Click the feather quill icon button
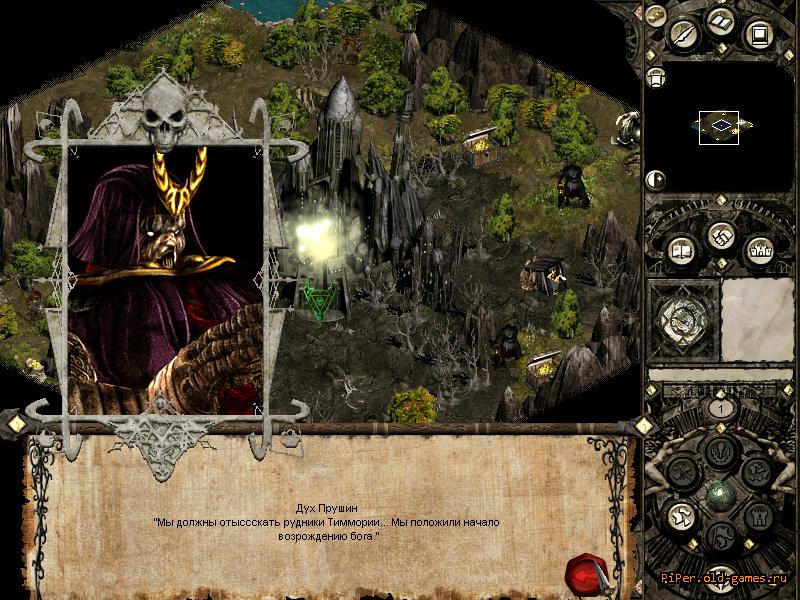This screenshot has height=600, width=800. 683,34
